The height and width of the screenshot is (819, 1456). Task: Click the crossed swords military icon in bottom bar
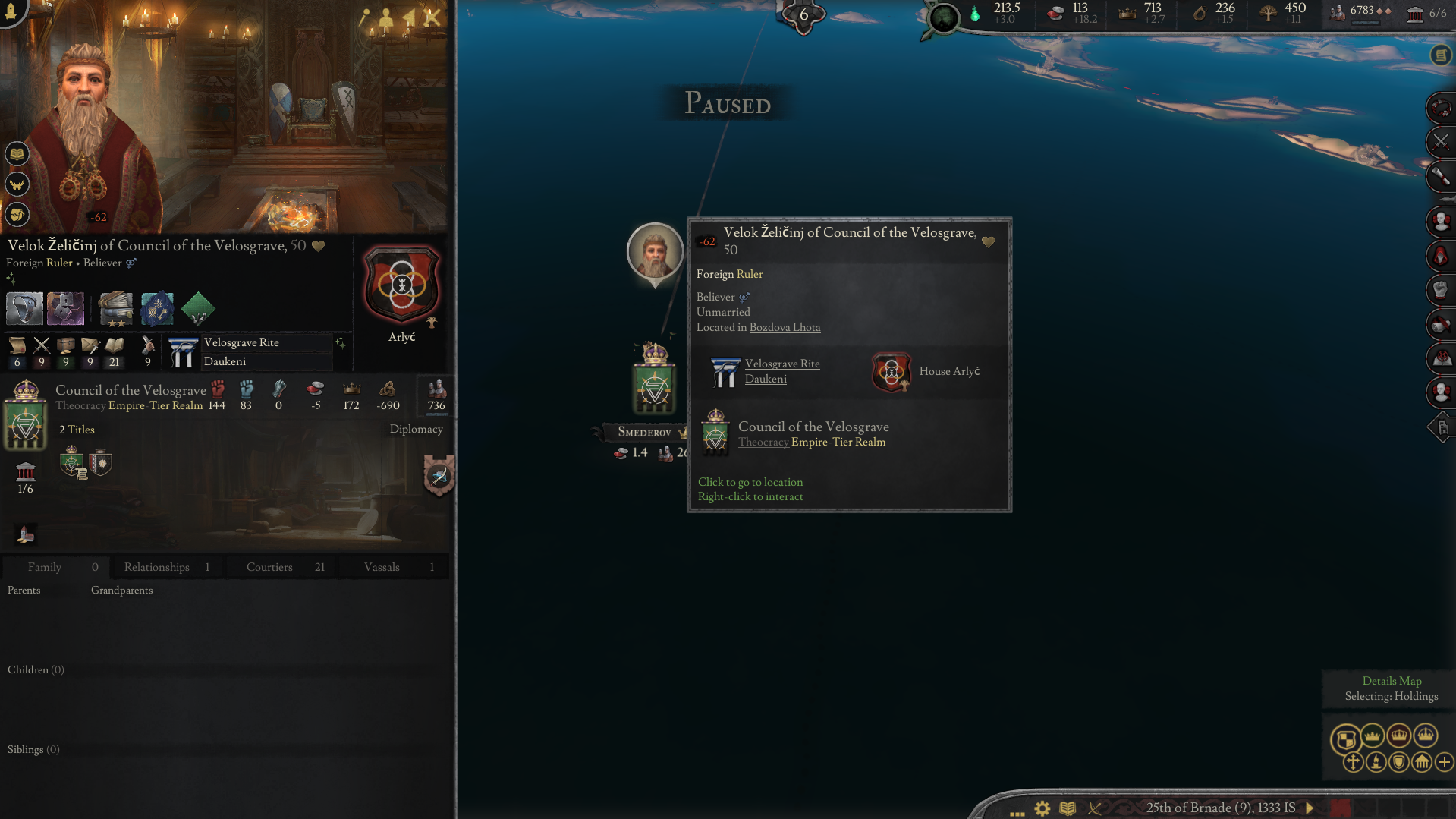click(1095, 808)
